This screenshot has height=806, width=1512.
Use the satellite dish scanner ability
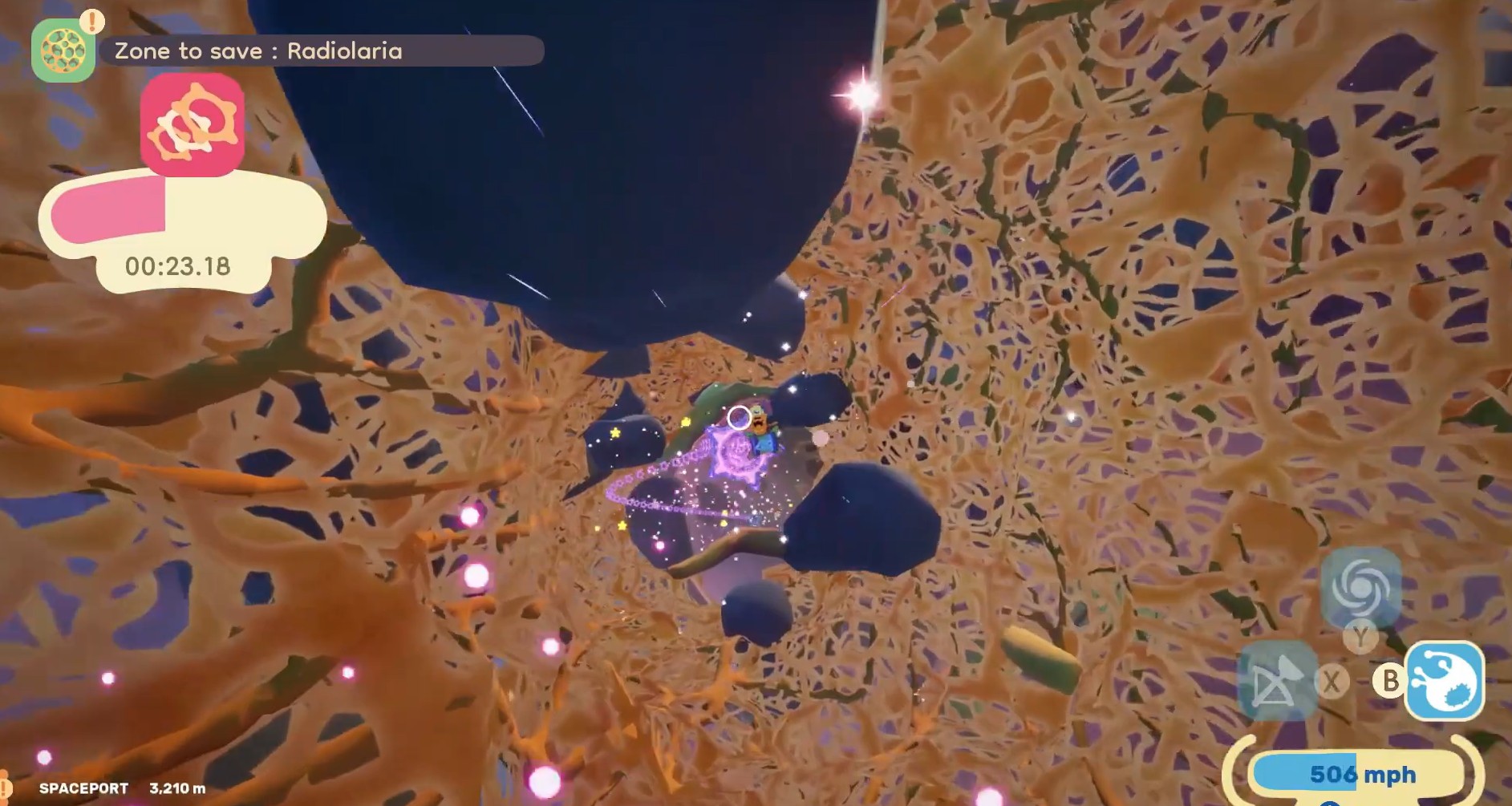[1277, 682]
